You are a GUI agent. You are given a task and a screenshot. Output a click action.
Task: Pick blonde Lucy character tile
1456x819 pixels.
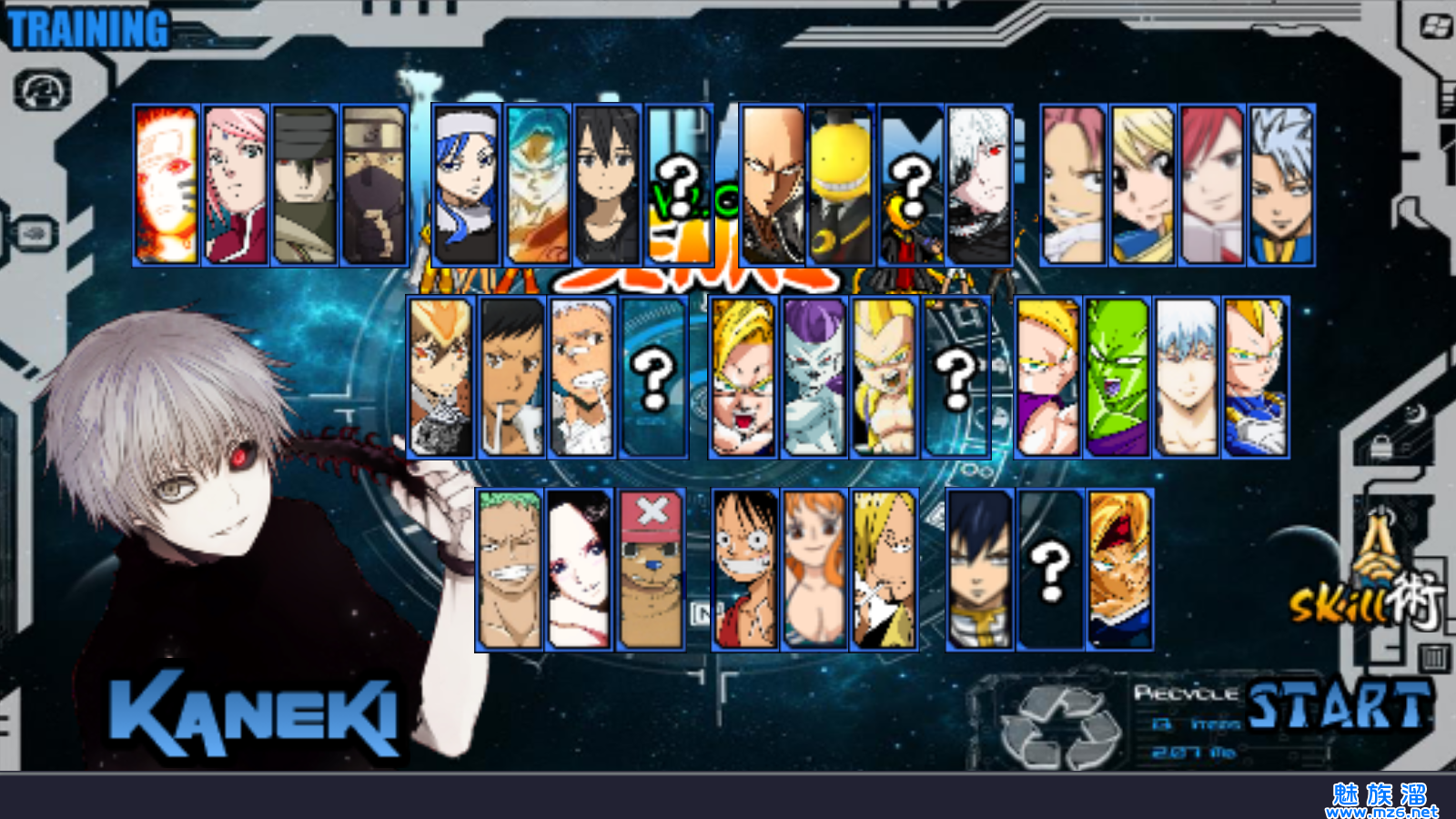[x=1143, y=185]
